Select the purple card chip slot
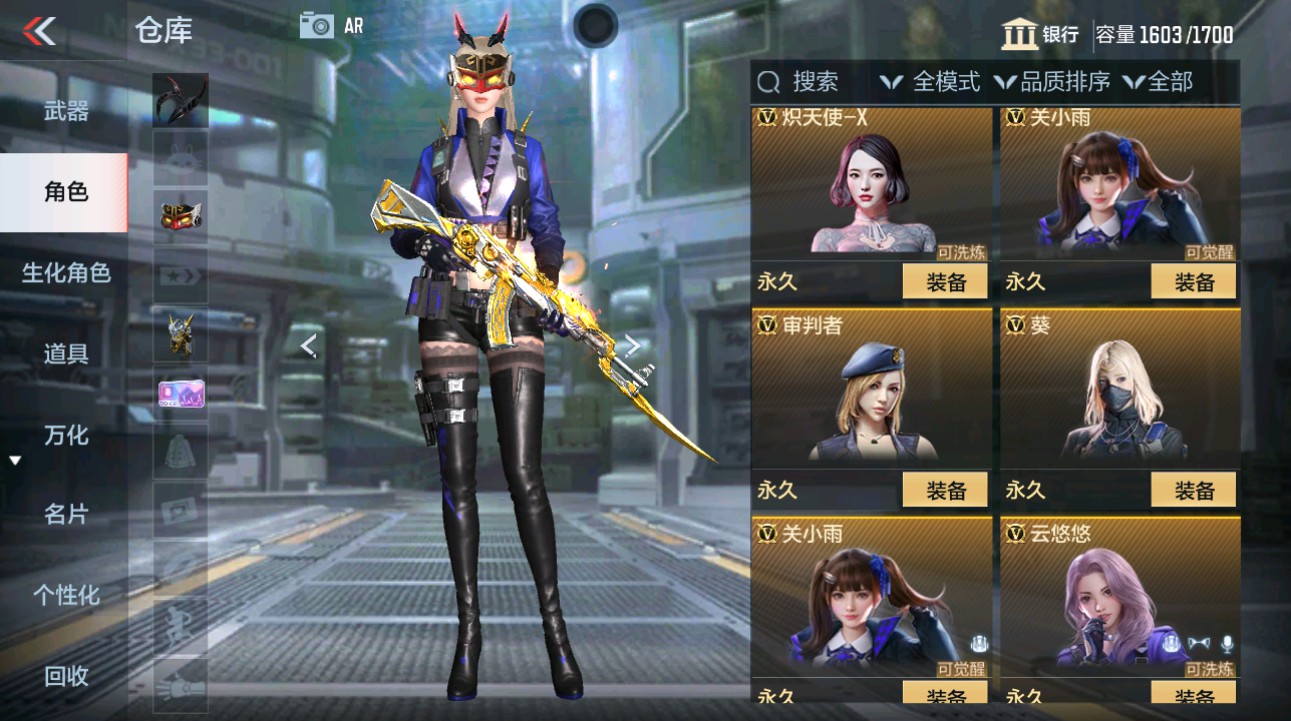Viewport: 1291px width, 721px height. [x=180, y=394]
